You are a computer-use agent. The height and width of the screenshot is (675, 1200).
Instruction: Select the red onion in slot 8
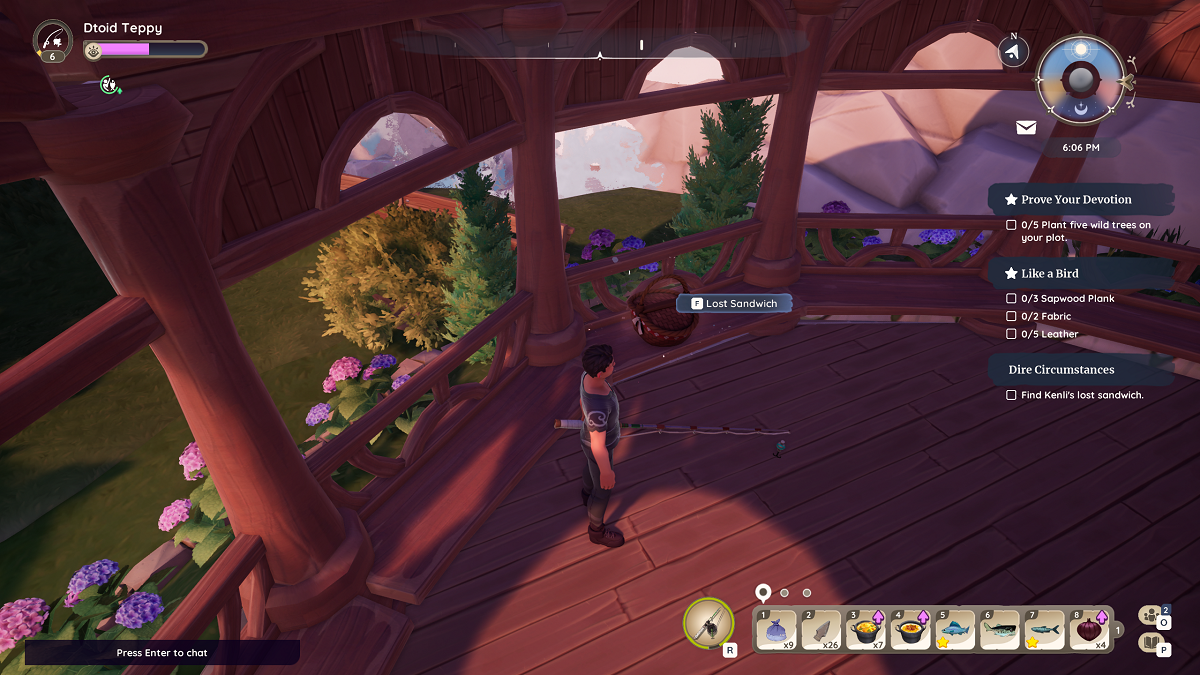click(1087, 630)
